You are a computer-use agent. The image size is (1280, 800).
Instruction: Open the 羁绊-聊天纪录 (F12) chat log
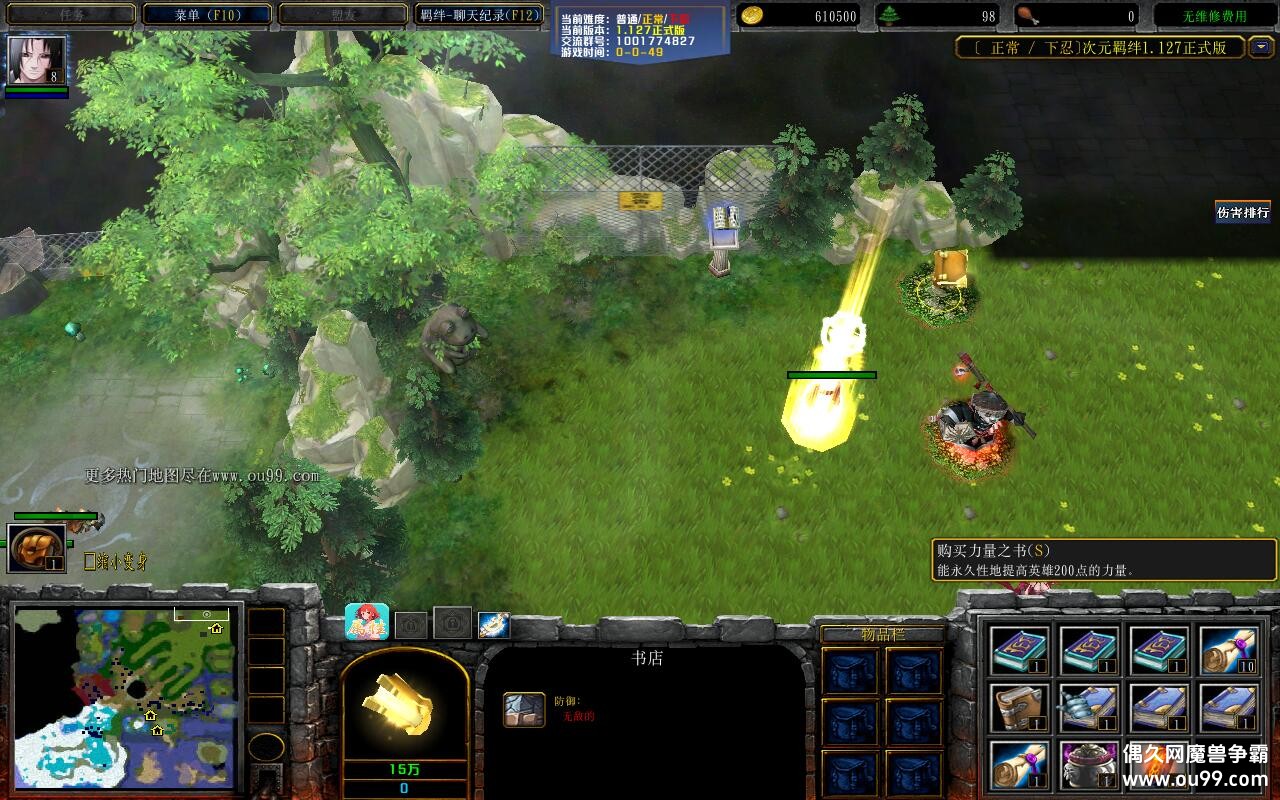pyautogui.click(x=480, y=15)
